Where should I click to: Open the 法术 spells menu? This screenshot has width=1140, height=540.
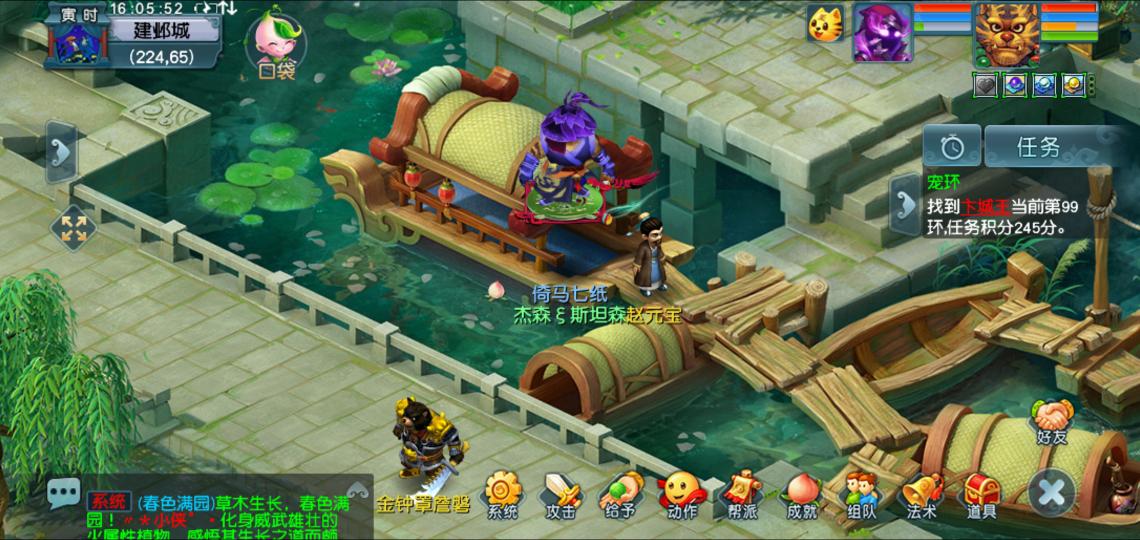pyautogui.click(x=921, y=494)
